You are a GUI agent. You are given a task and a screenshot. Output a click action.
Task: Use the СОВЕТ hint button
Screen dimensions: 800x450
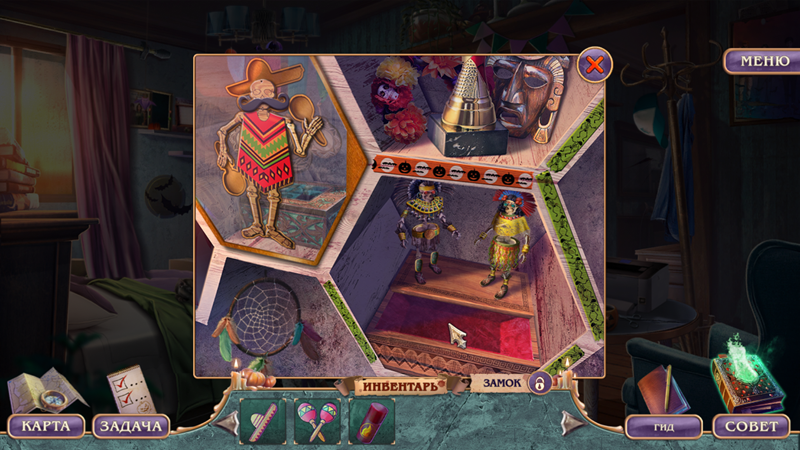point(751,426)
